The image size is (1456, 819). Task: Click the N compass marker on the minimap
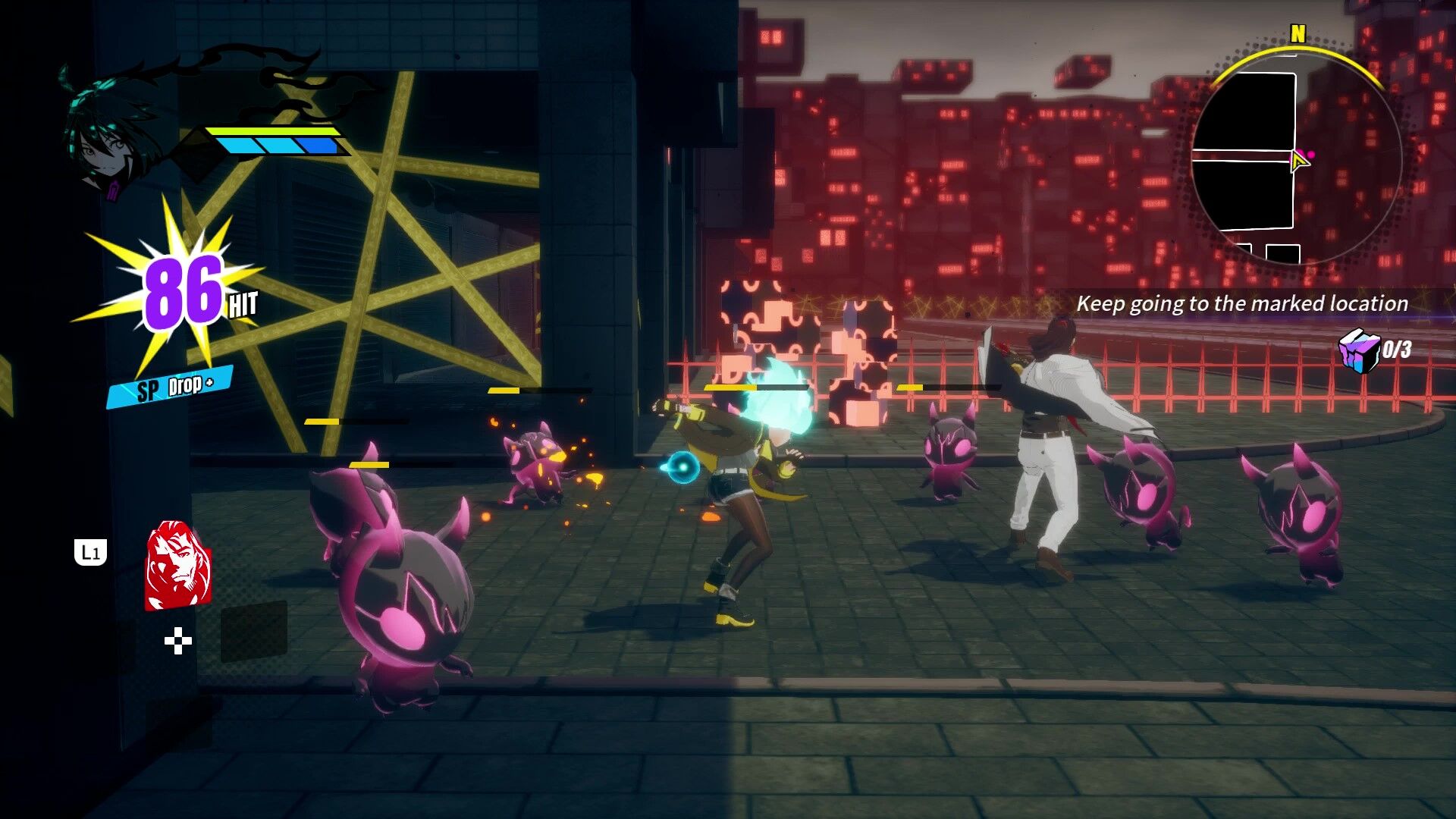[1298, 33]
